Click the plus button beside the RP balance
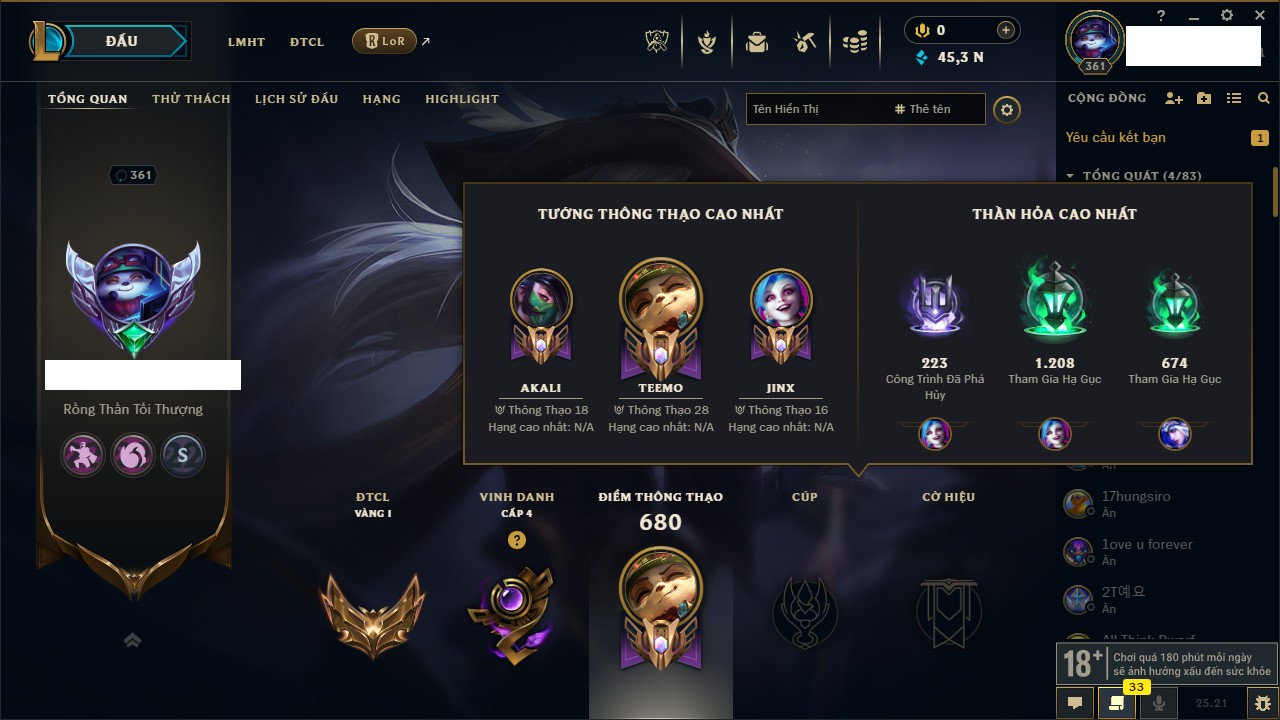The height and width of the screenshot is (720, 1280). [x=1006, y=30]
